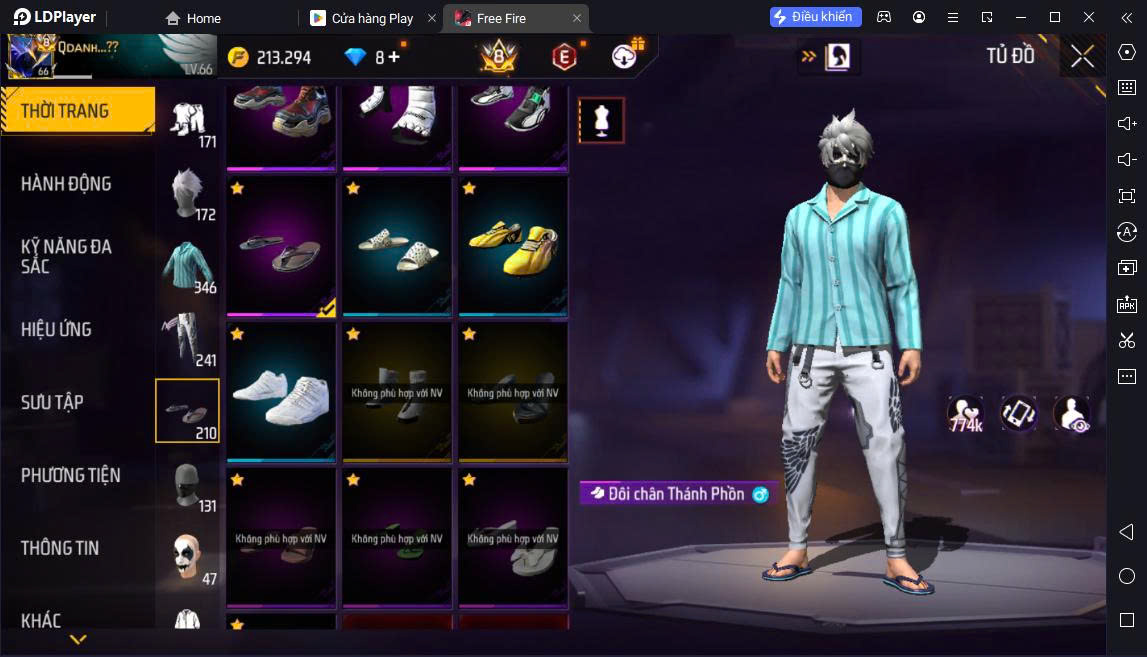1147x657 pixels.
Task: Open the THÔNG TIN tab
Action: click(60, 548)
